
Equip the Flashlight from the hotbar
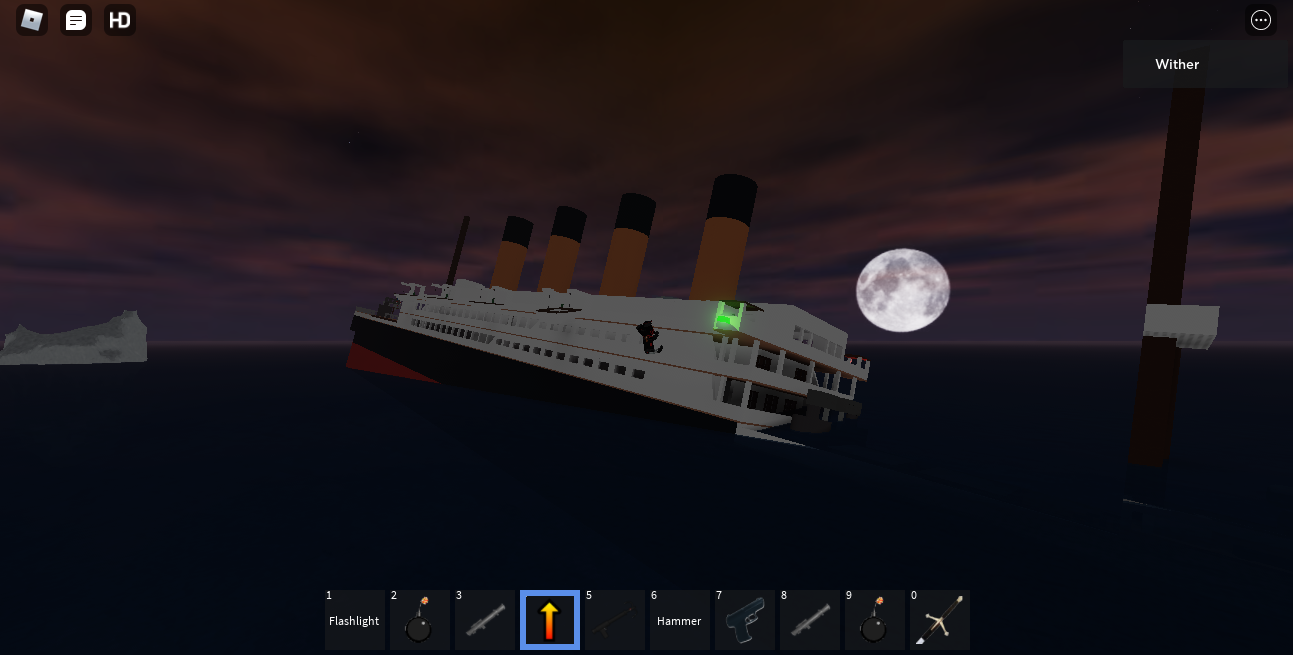click(x=355, y=620)
